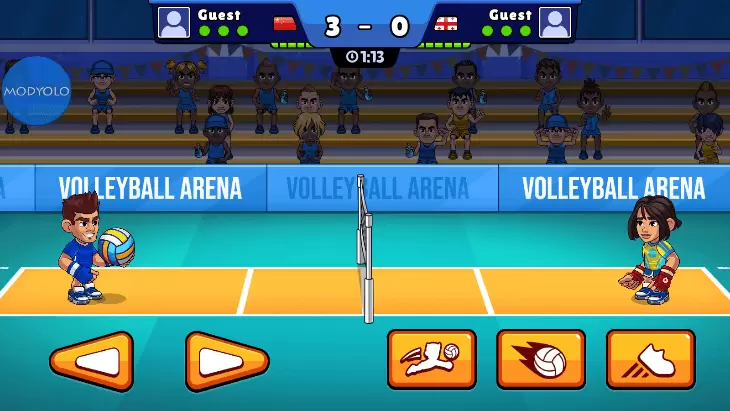Screen dimensions: 730x411
Task: Trigger the jump sneaker button
Action: 650,360
